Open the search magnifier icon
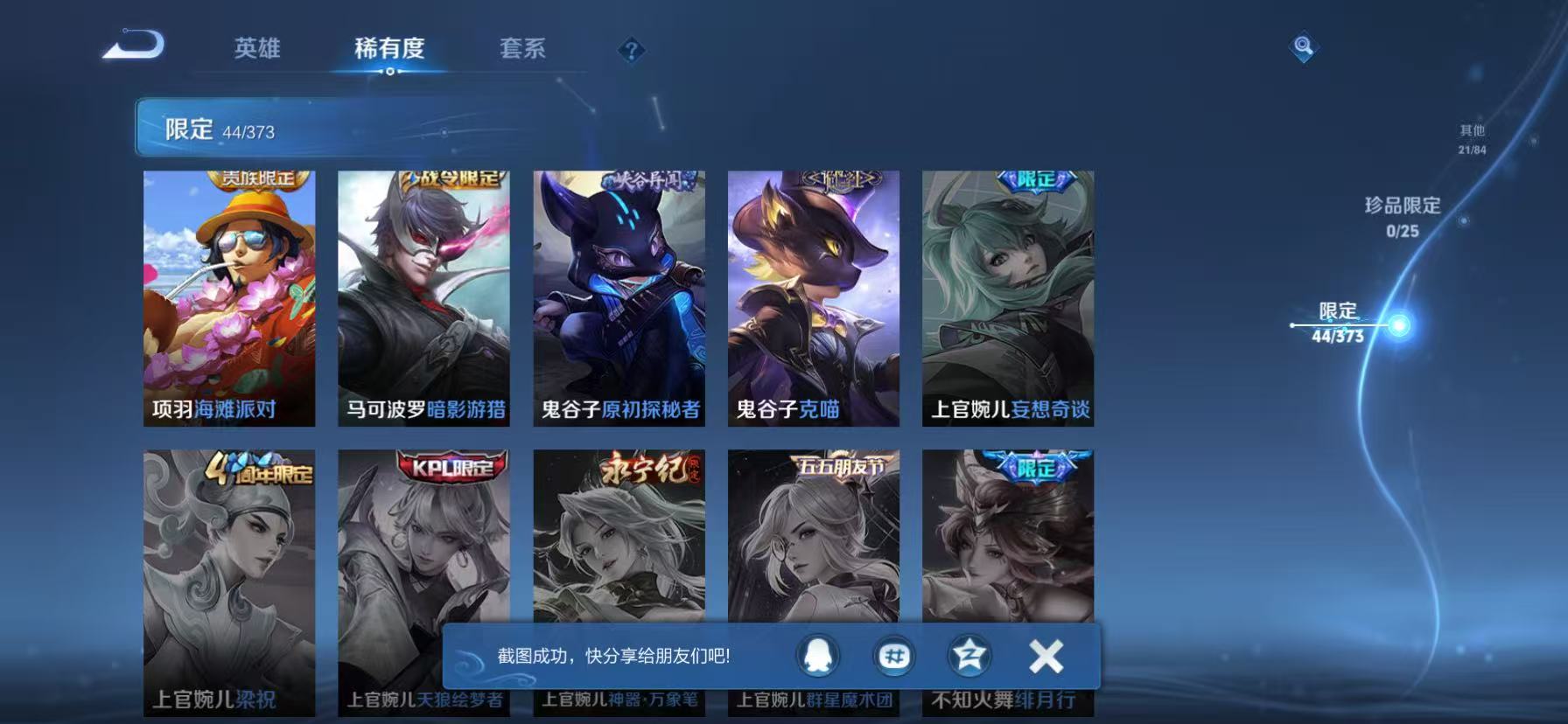Screen dimensions: 1568x724 click(1303, 48)
